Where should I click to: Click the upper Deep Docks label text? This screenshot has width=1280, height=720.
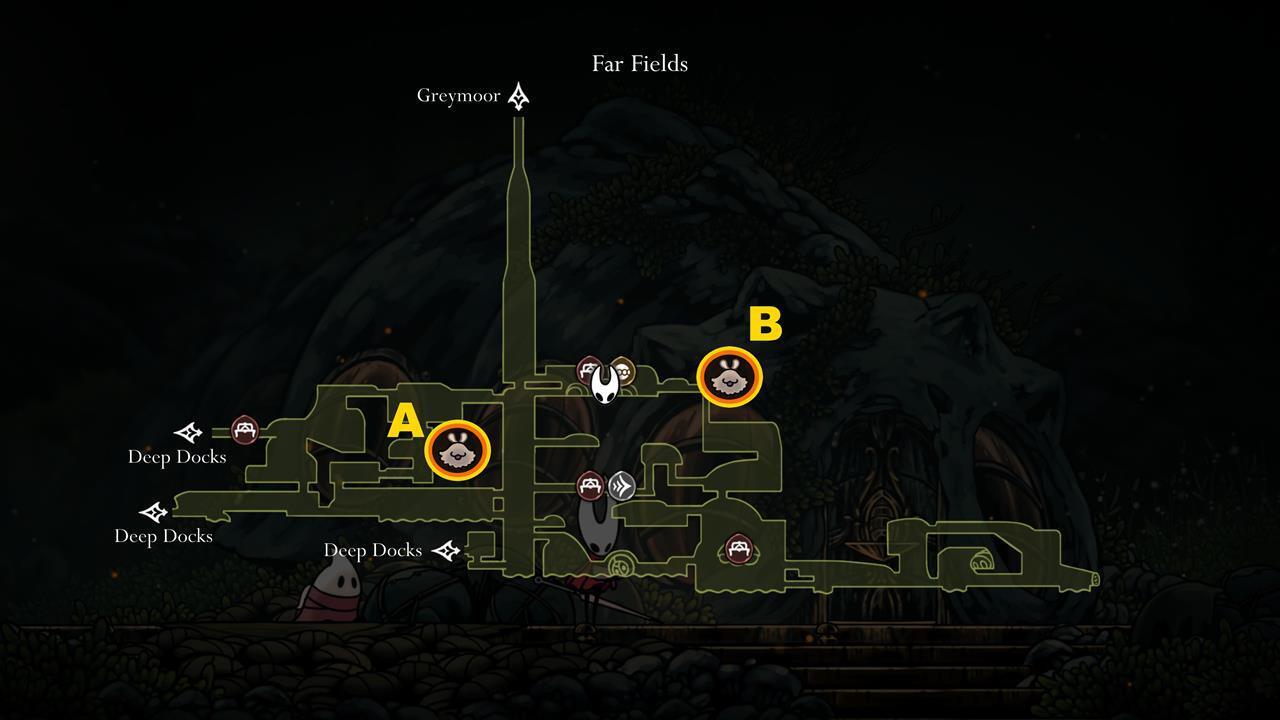pos(176,457)
